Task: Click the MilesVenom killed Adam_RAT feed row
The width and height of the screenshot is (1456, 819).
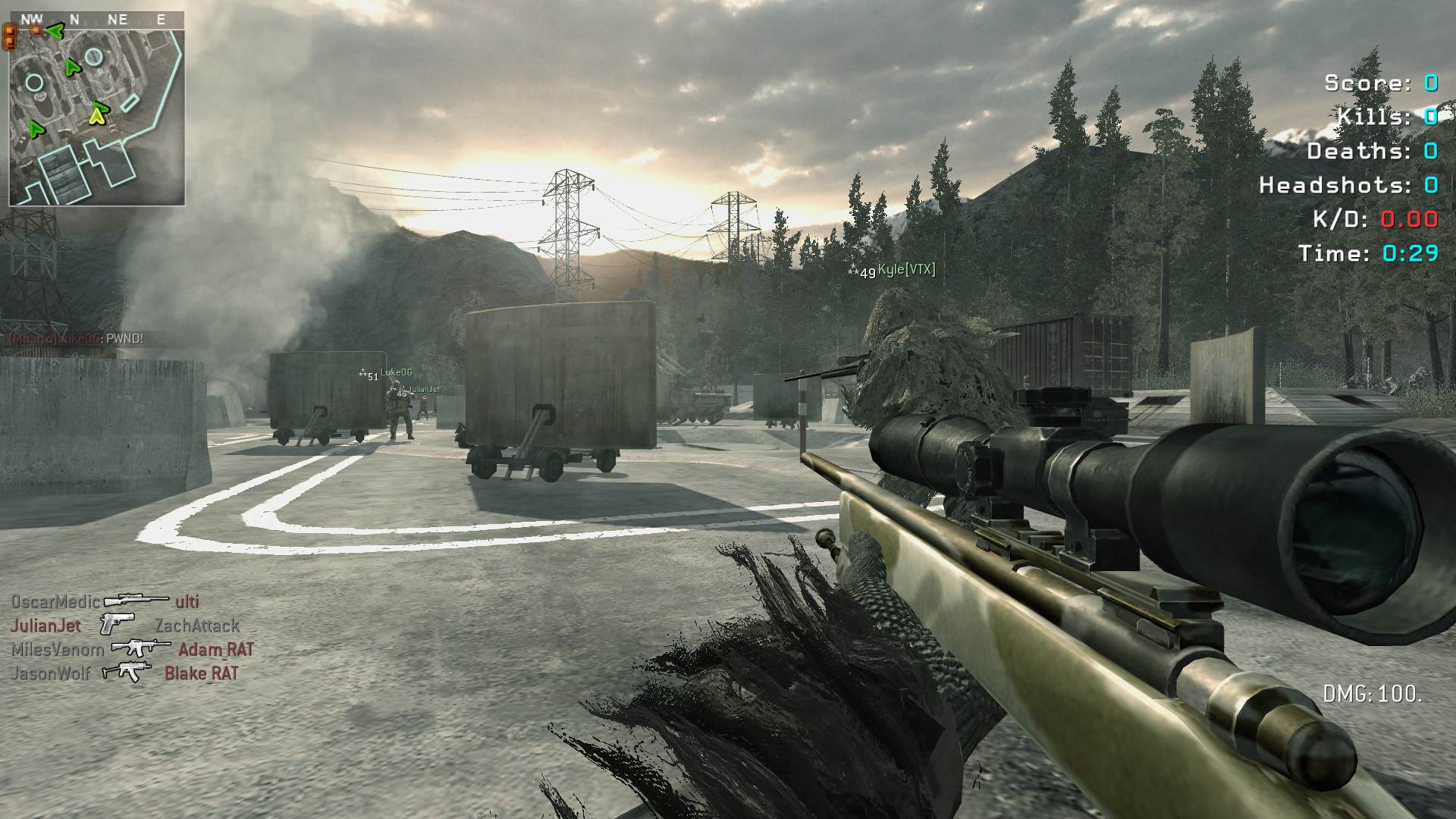Action: tap(133, 649)
